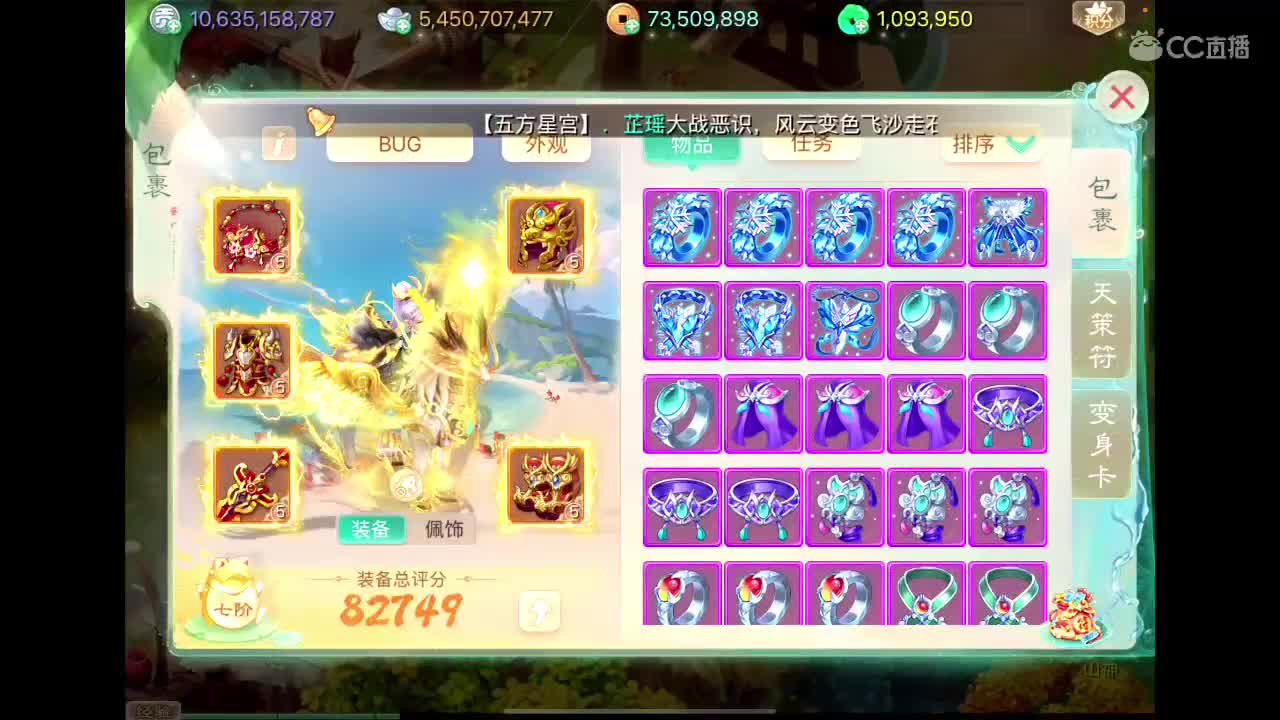The width and height of the screenshot is (1280, 720).
Task: Click the BUG button
Action: coord(399,144)
